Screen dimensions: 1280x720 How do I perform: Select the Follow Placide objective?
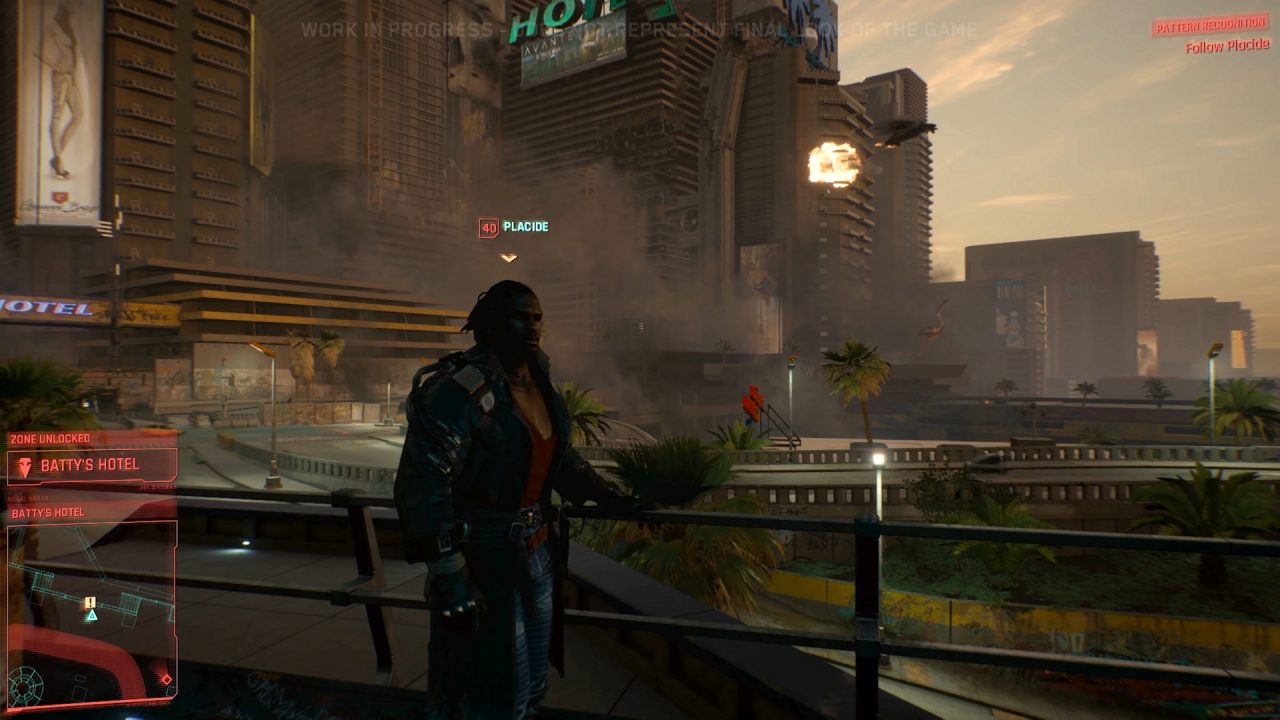[1227, 45]
